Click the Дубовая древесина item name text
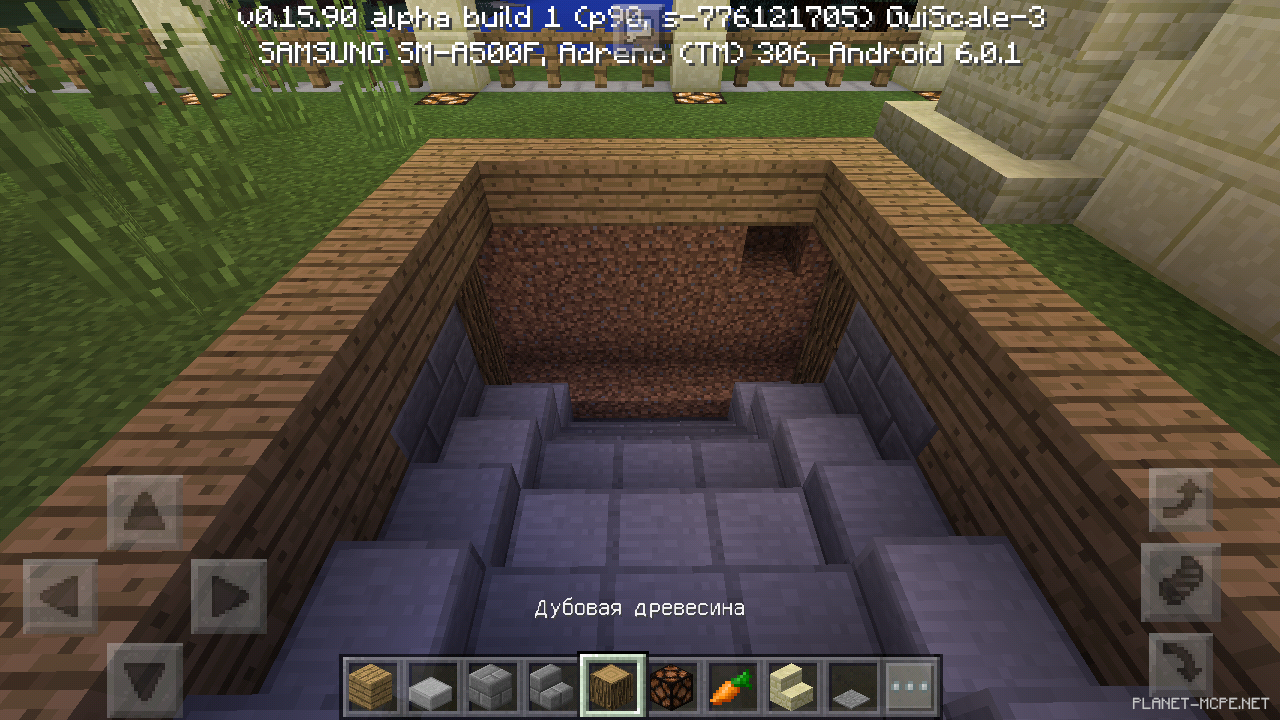 (x=640, y=607)
